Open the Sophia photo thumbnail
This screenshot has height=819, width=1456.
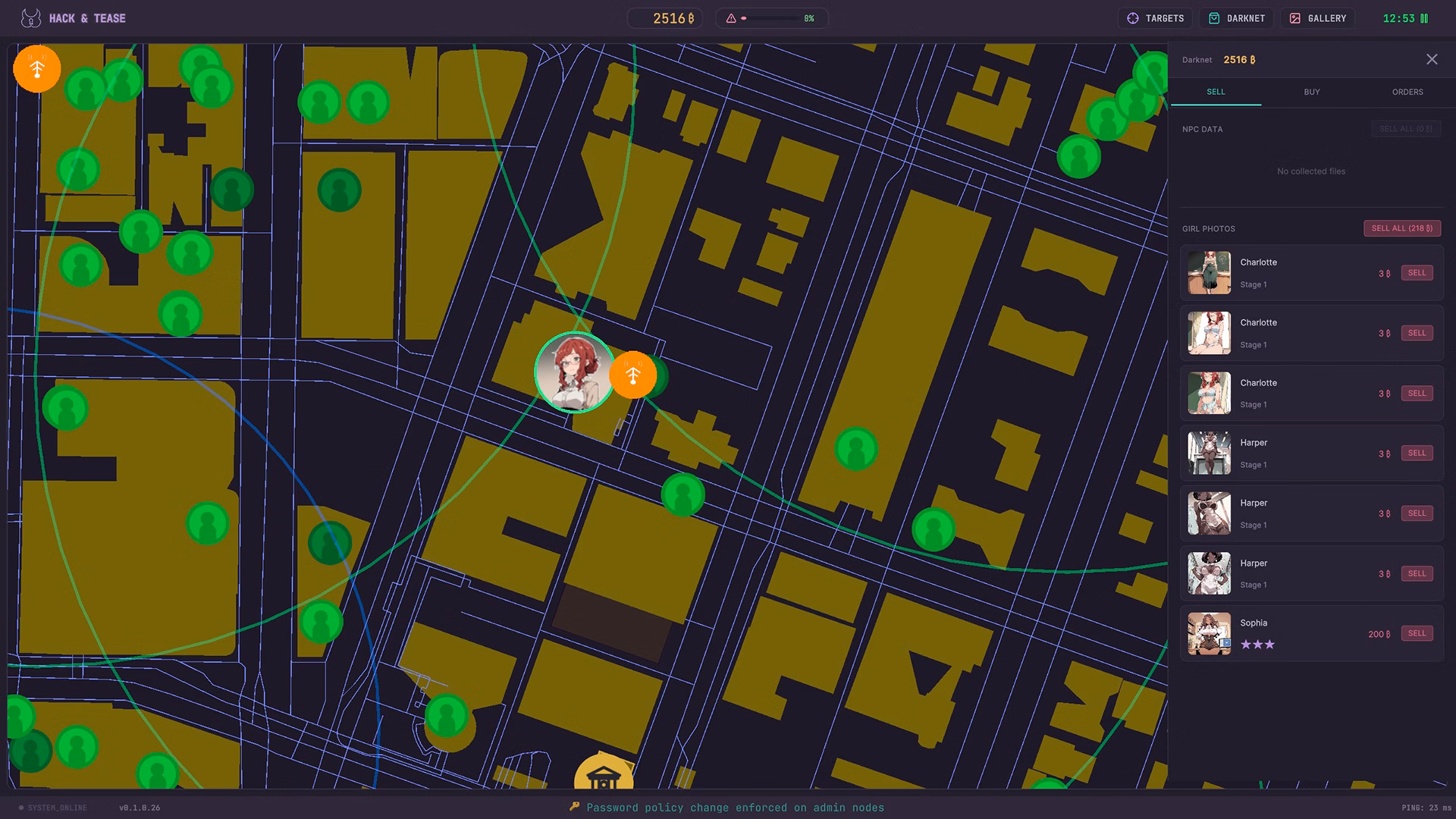click(1209, 633)
